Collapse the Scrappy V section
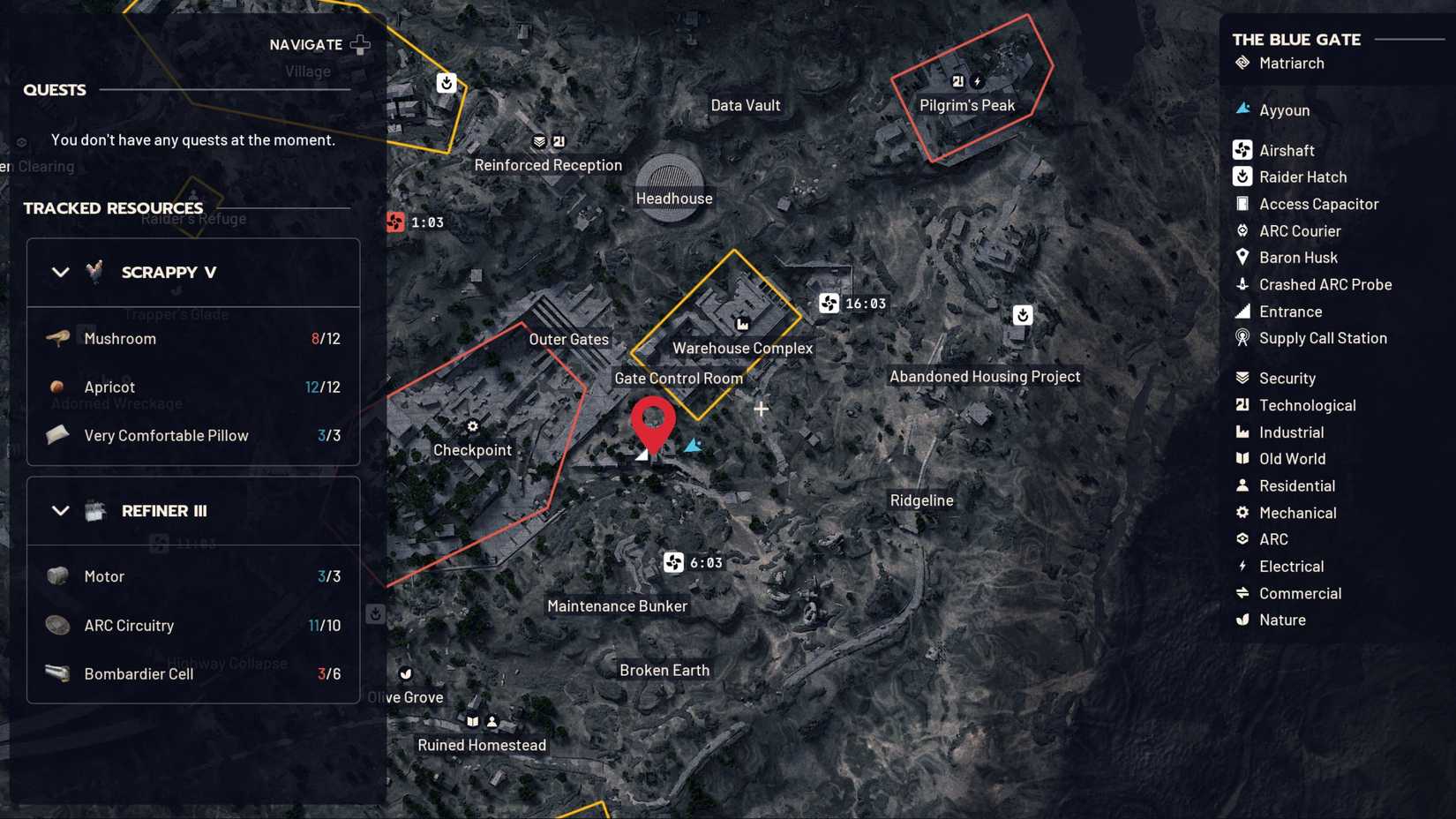This screenshot has height=819, width=1456. pyautogui.click(x=61, y=272)
